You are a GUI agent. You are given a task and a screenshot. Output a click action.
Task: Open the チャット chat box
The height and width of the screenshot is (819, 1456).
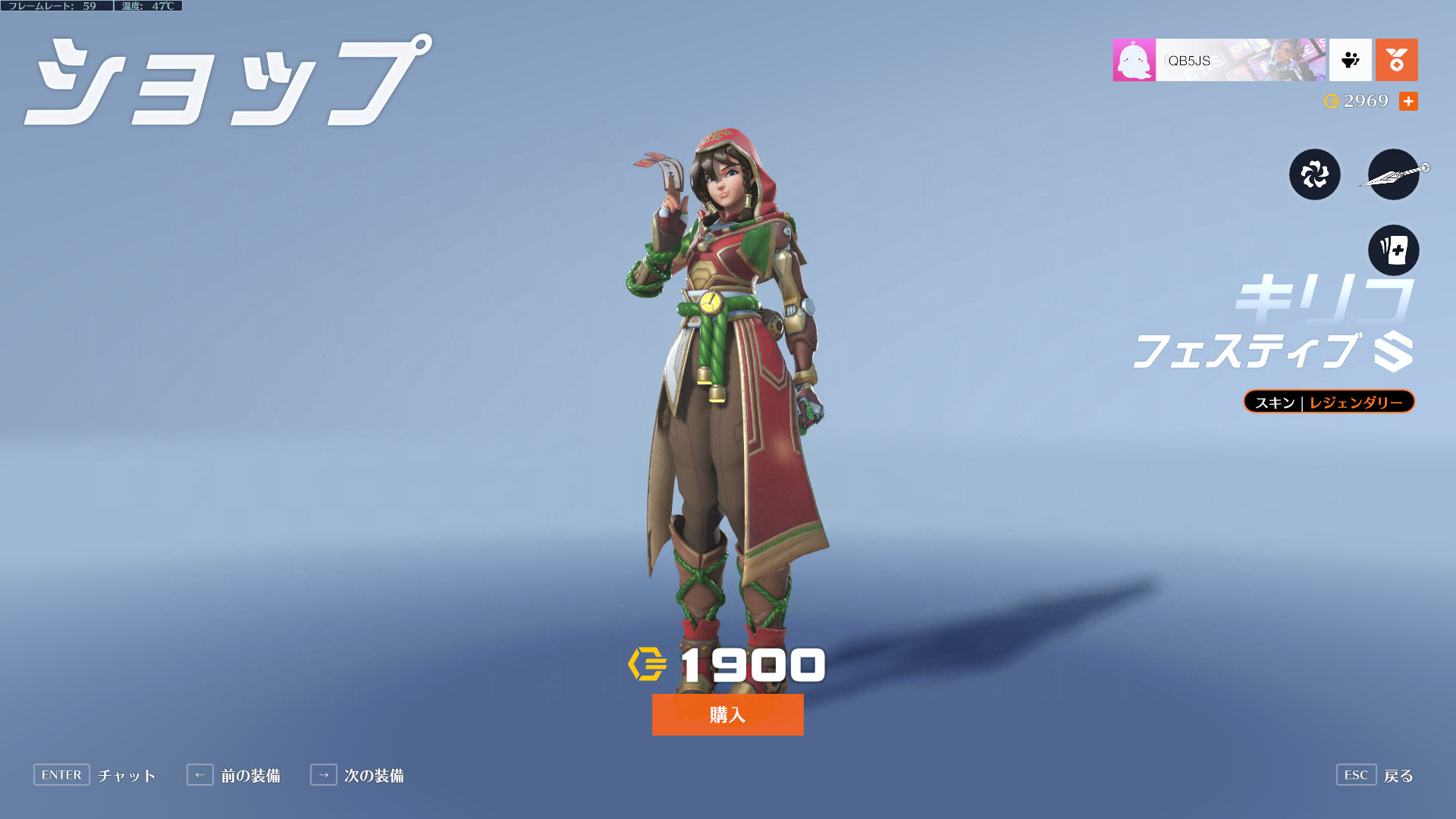(95, 775)
